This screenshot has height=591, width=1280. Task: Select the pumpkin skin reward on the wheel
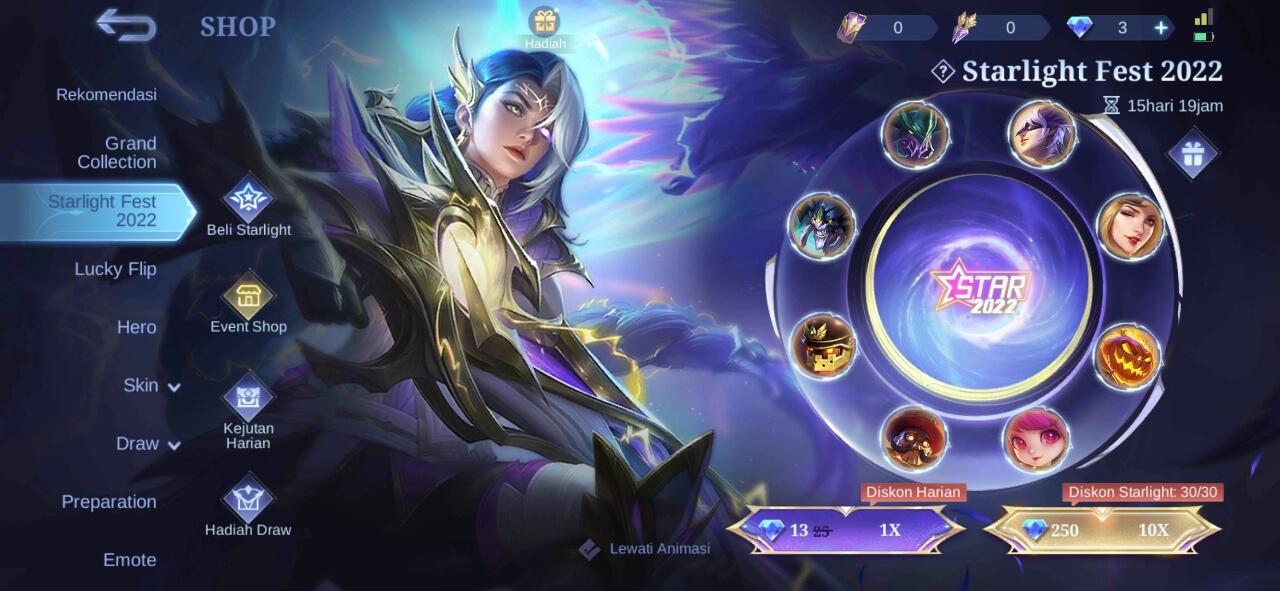coord(1127,357)
